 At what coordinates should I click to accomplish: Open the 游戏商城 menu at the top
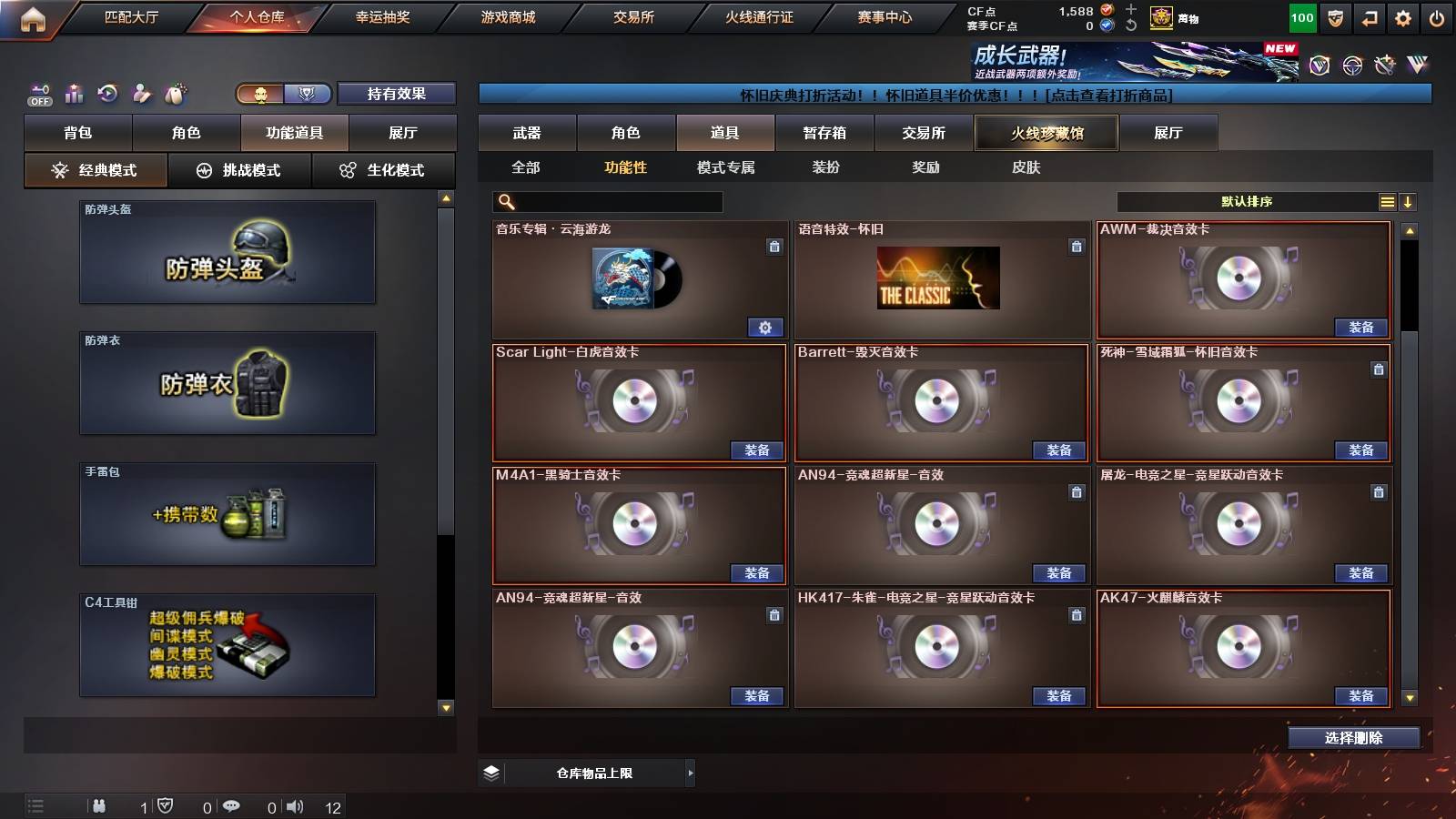506,16
